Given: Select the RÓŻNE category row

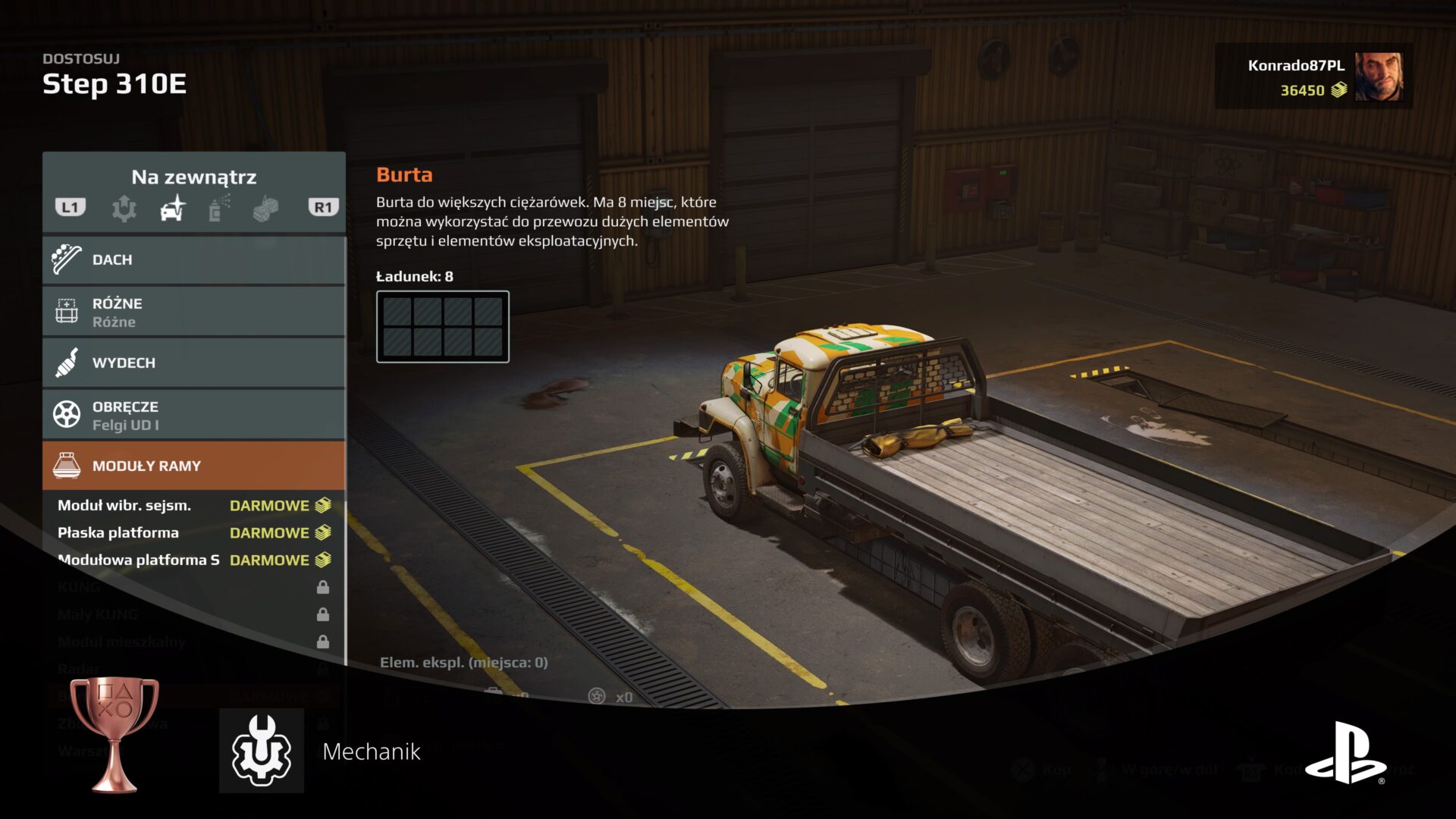Looking at the screenshot, I should point(194,312).
